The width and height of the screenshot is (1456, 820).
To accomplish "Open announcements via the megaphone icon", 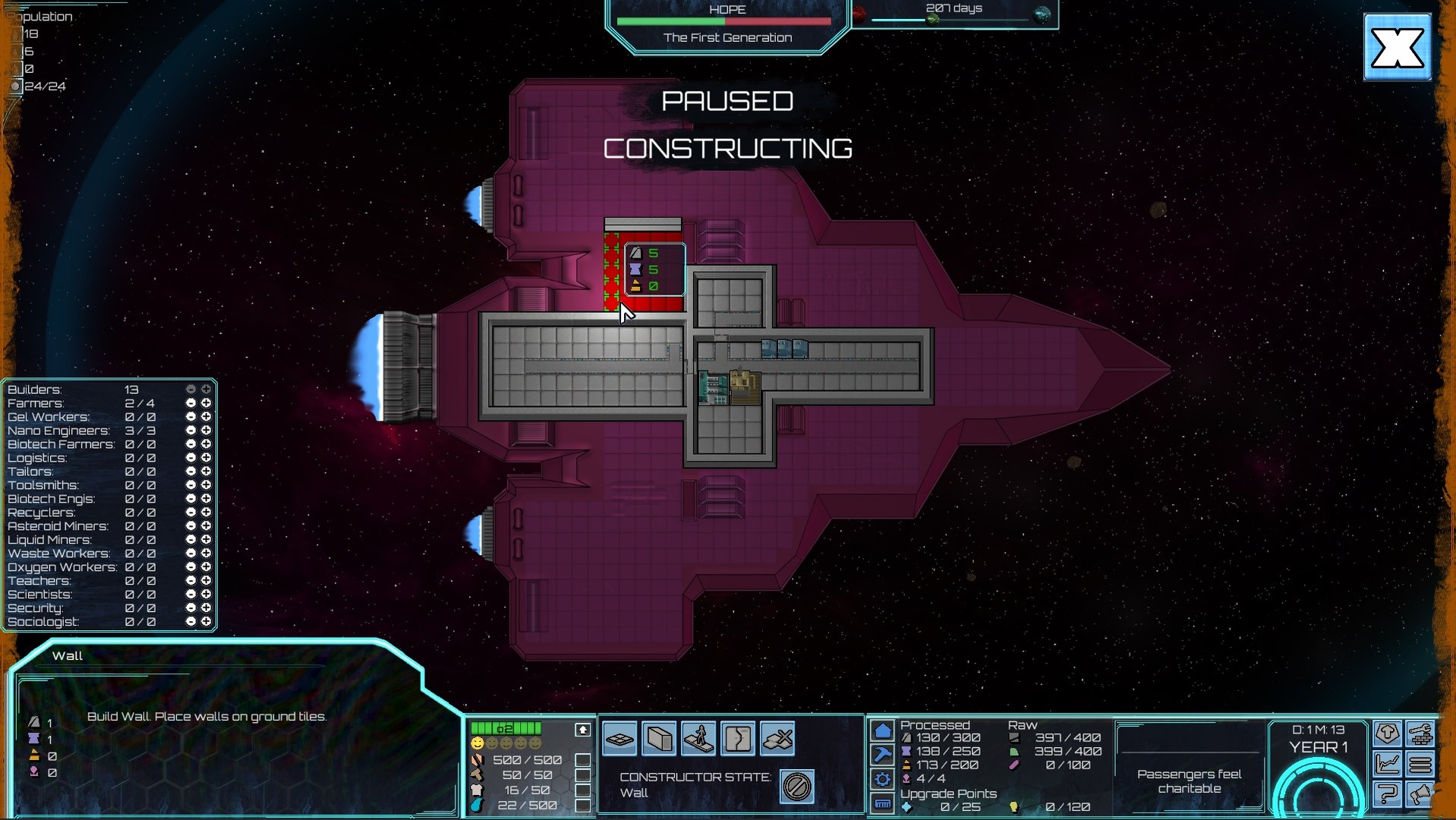I will (x=1420, y=794).
